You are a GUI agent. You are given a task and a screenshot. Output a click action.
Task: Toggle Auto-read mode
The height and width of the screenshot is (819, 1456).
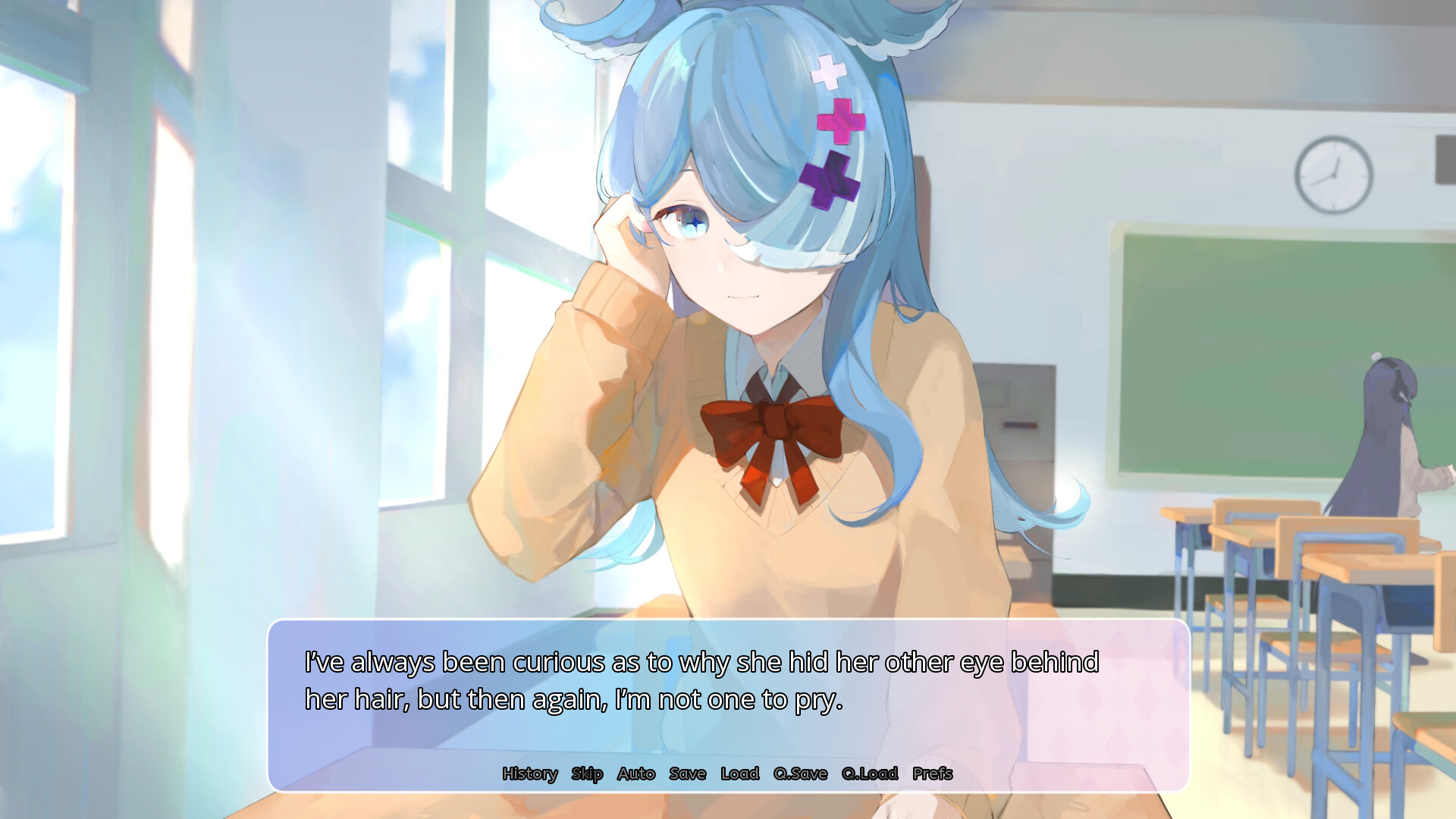click(637, 774)
